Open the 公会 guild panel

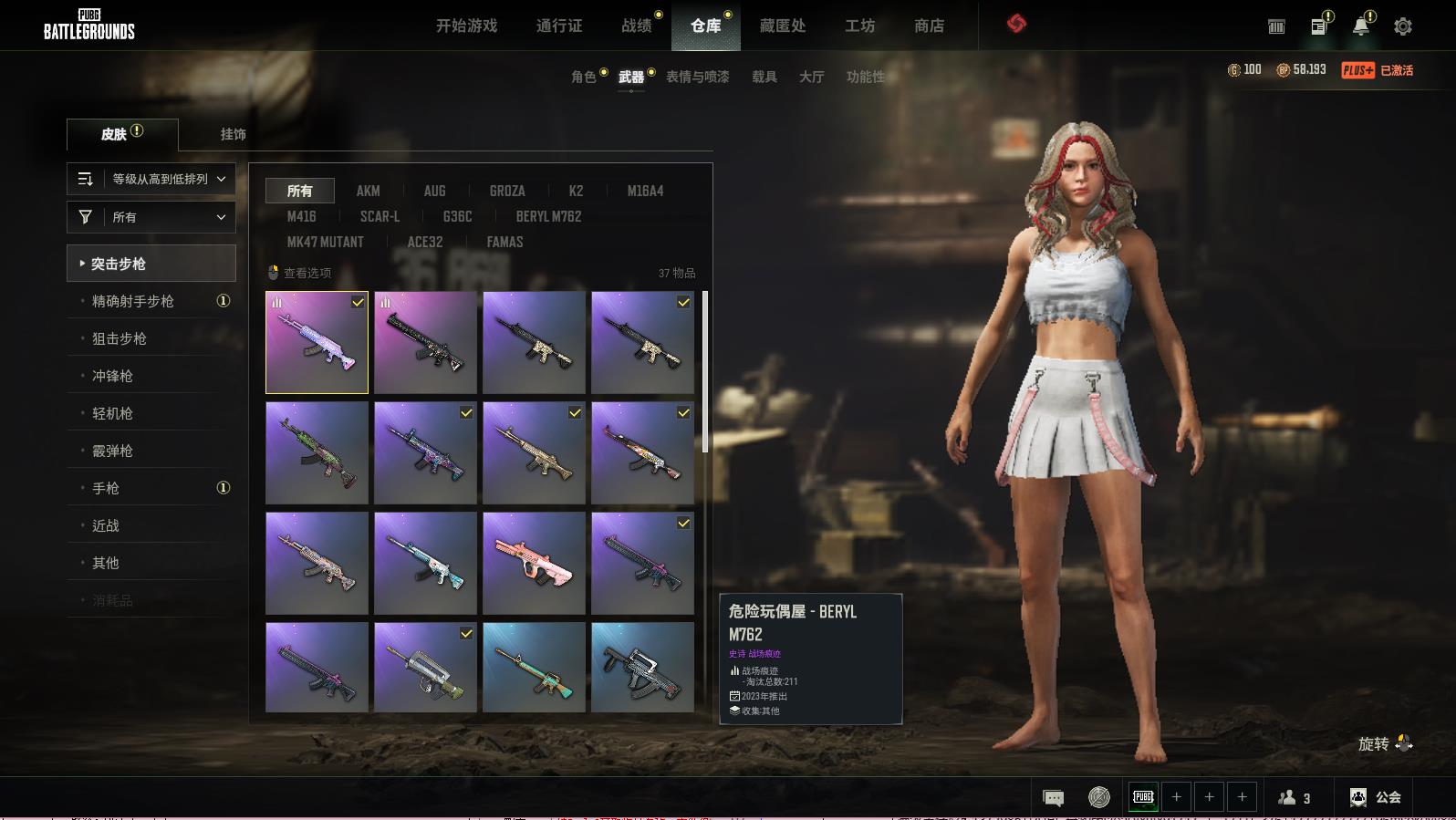click(1375, 797)
